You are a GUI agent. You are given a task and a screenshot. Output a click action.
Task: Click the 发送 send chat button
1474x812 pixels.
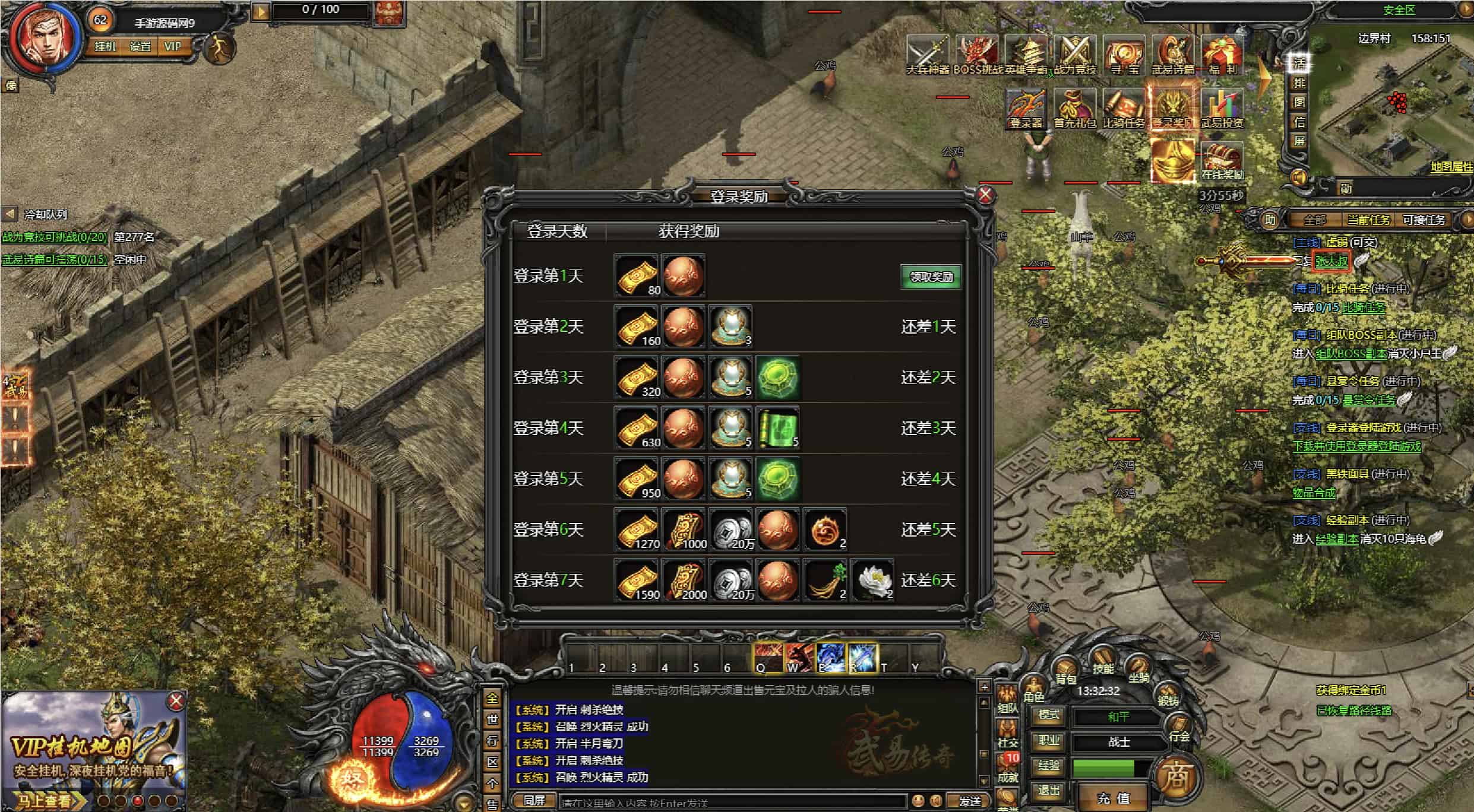970,801
